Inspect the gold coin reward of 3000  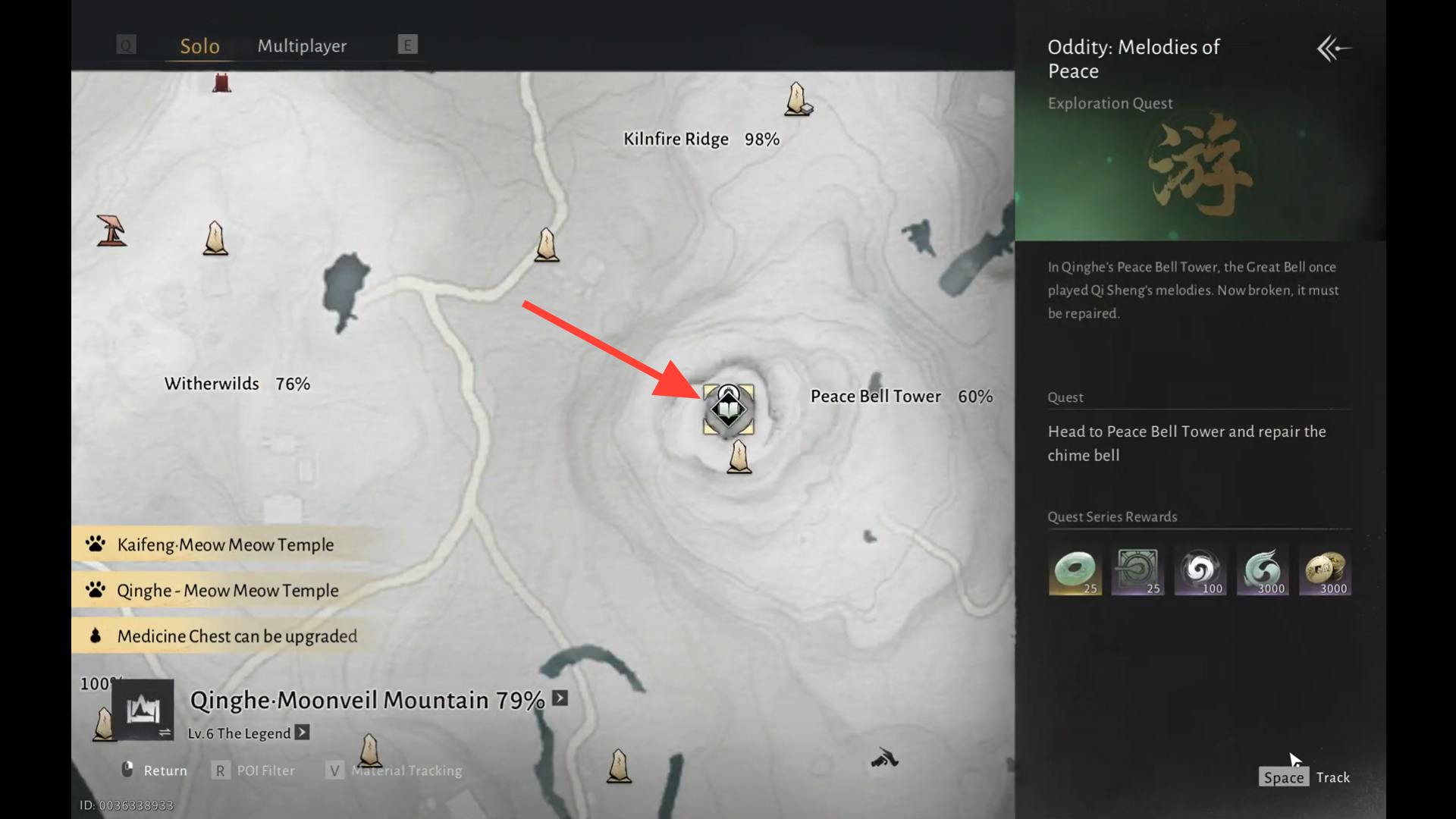pos(1325,571)
